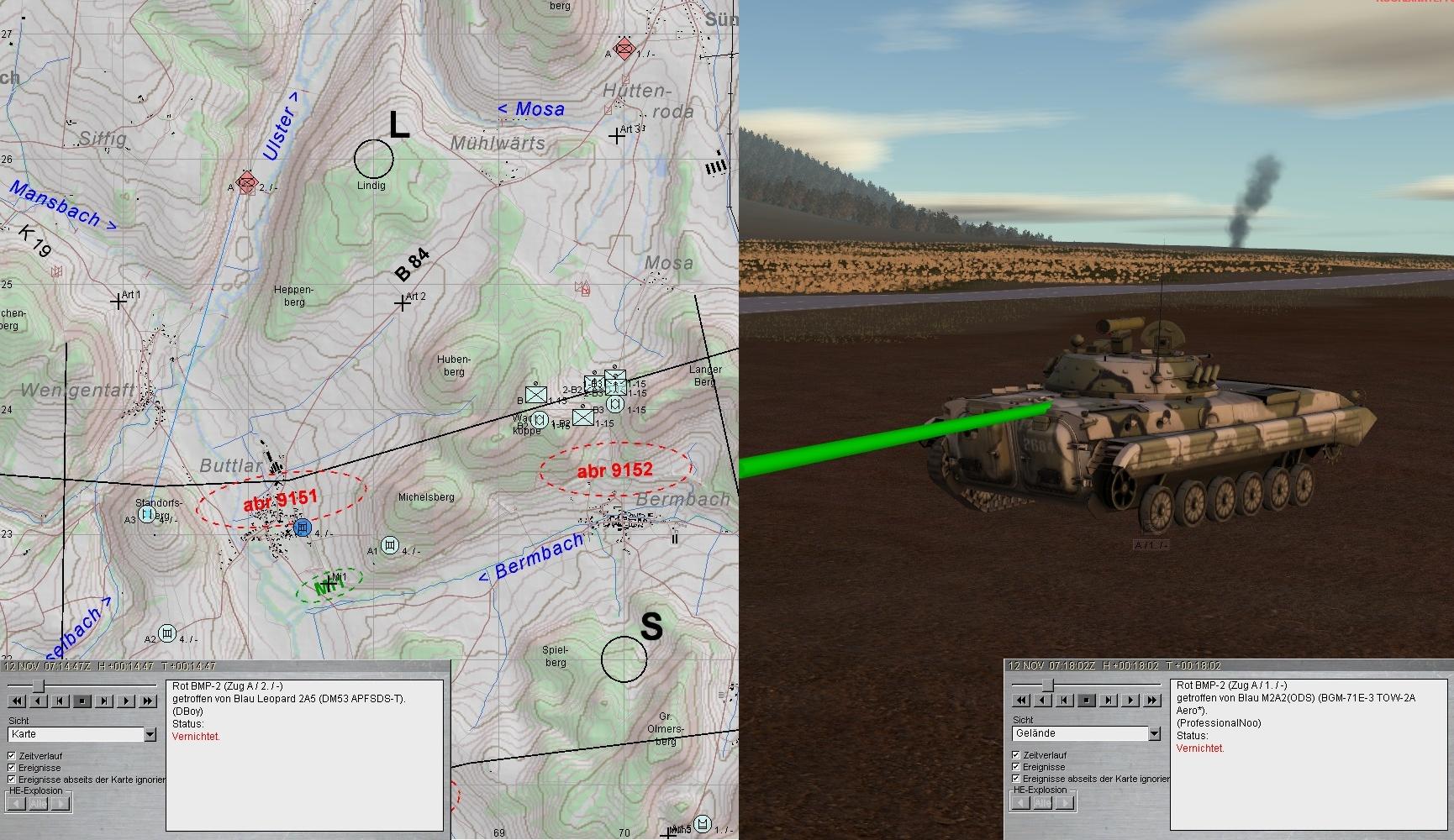Screen dimensions: 1454x840
Task: Toggle Zeitverlauf checkbox in the Gelände panel
Action: pos(1016,755)
